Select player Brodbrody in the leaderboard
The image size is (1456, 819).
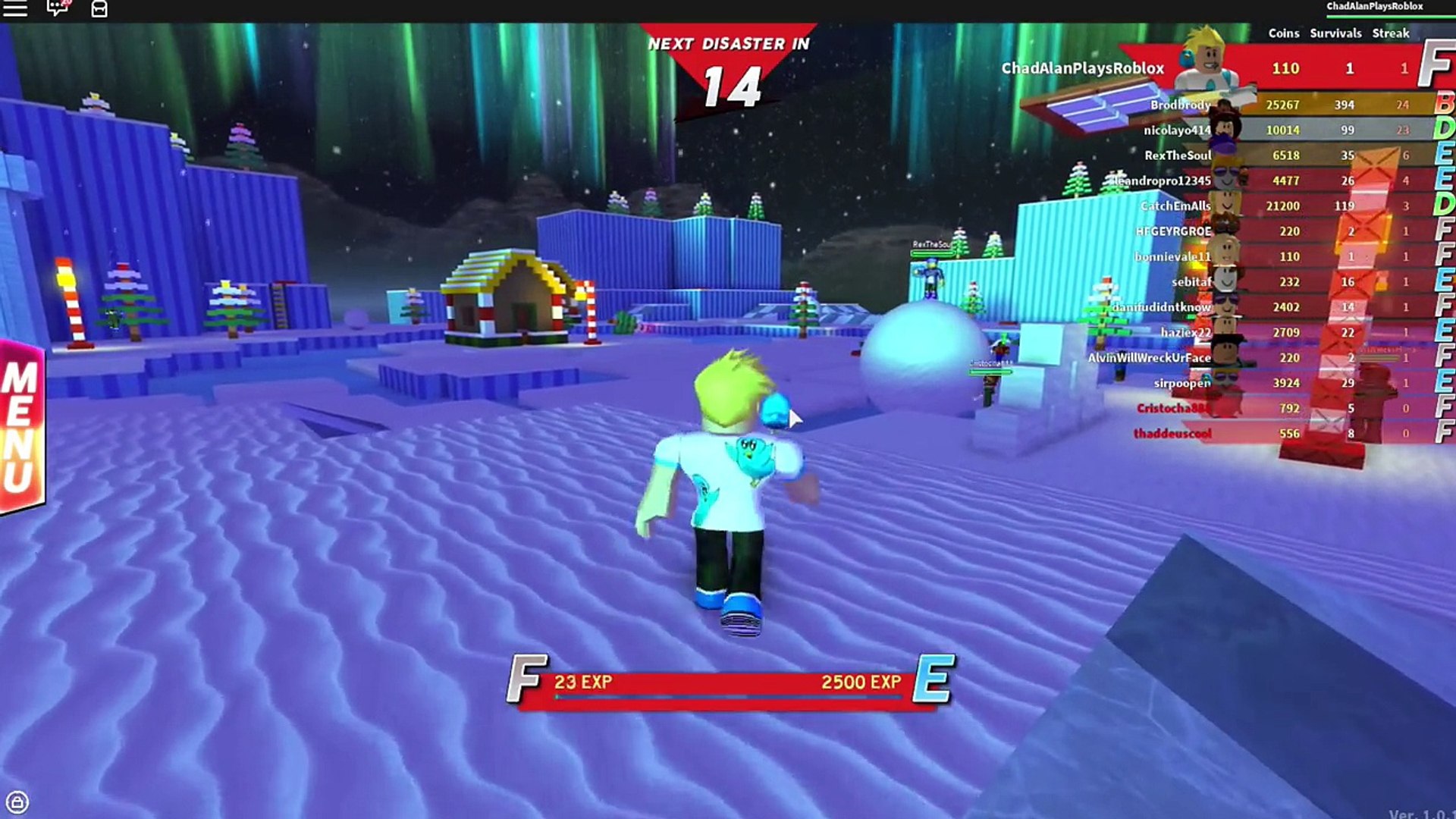[1180, 105]
